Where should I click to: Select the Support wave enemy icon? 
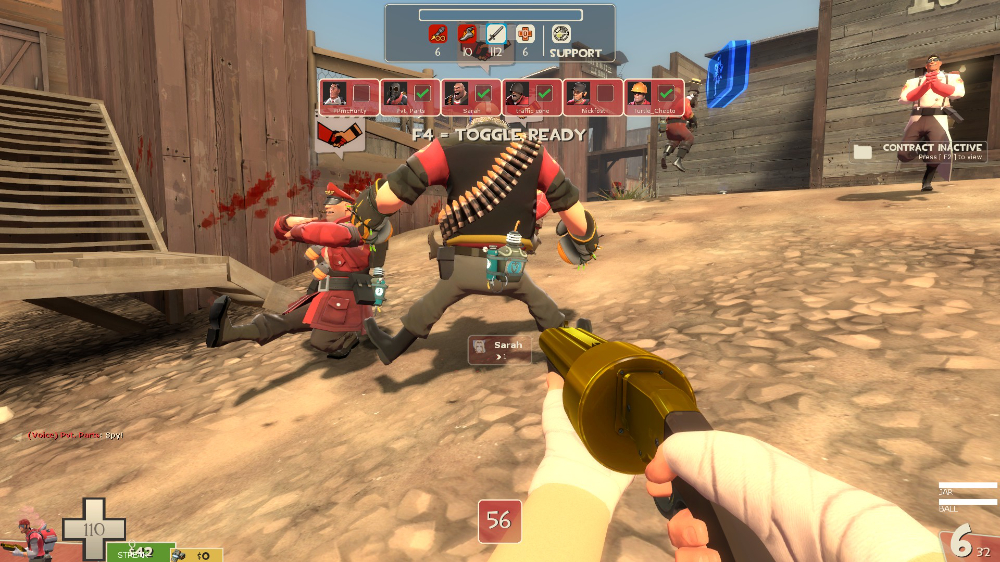(562, 34)
